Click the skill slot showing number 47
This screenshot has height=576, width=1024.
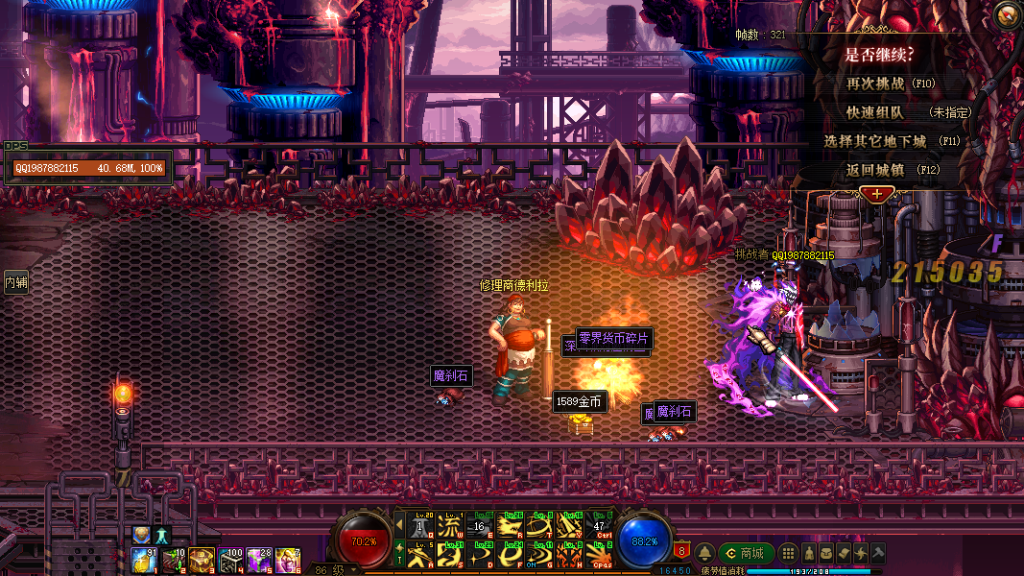tap(598, 526)
